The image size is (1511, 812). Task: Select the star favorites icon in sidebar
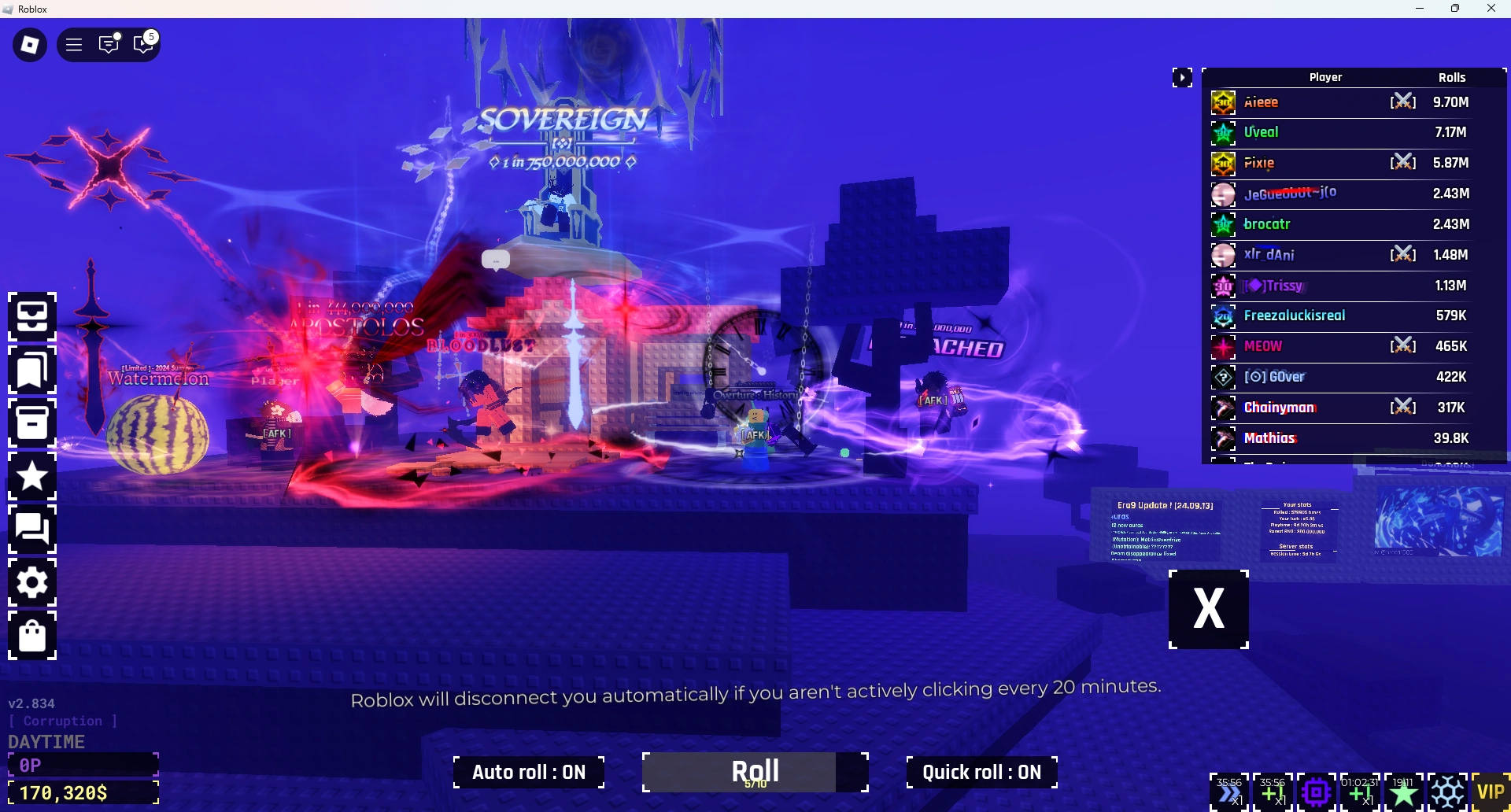click(x=32, y=477)
